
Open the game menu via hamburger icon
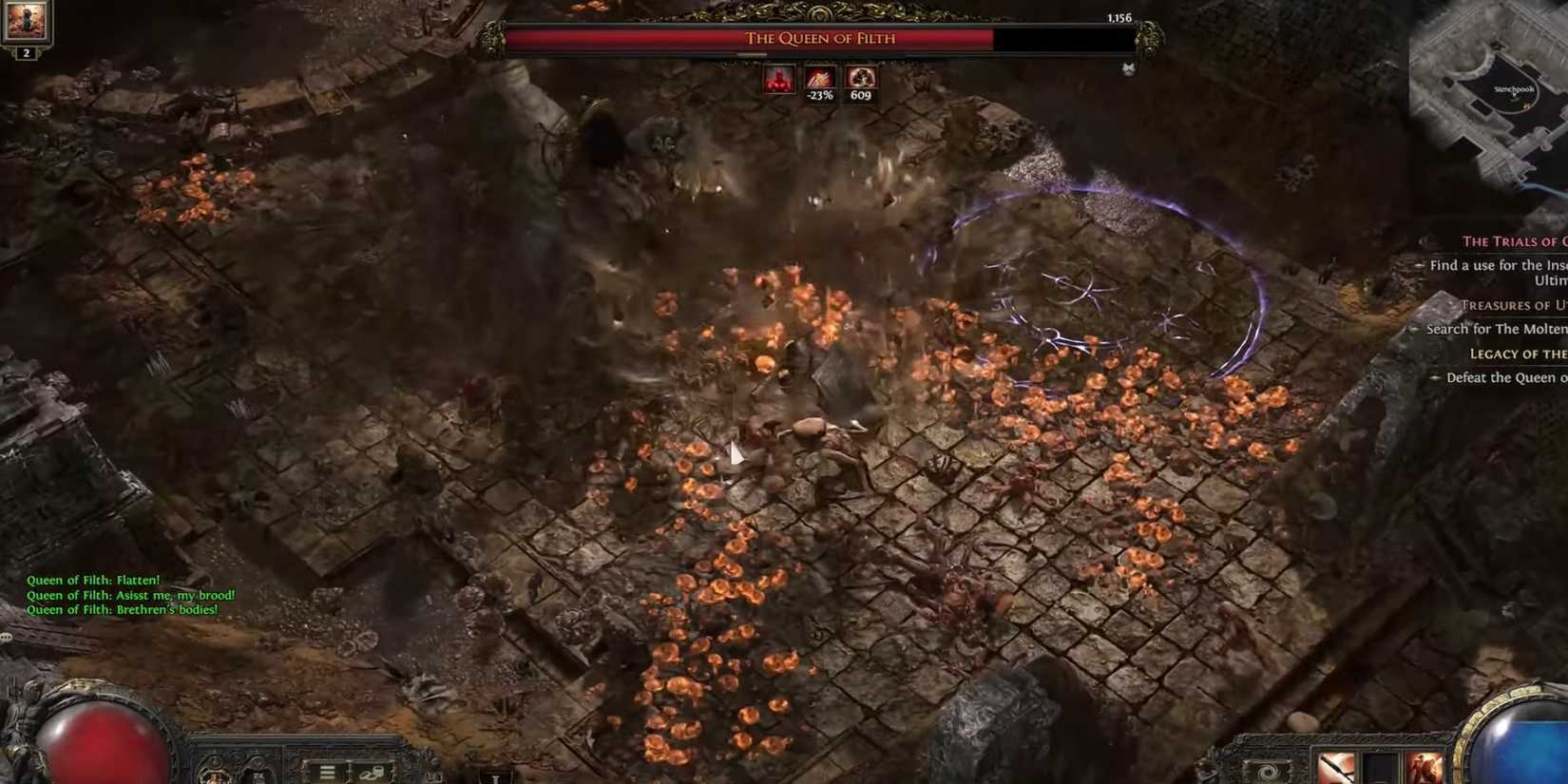tap(328, 774)
